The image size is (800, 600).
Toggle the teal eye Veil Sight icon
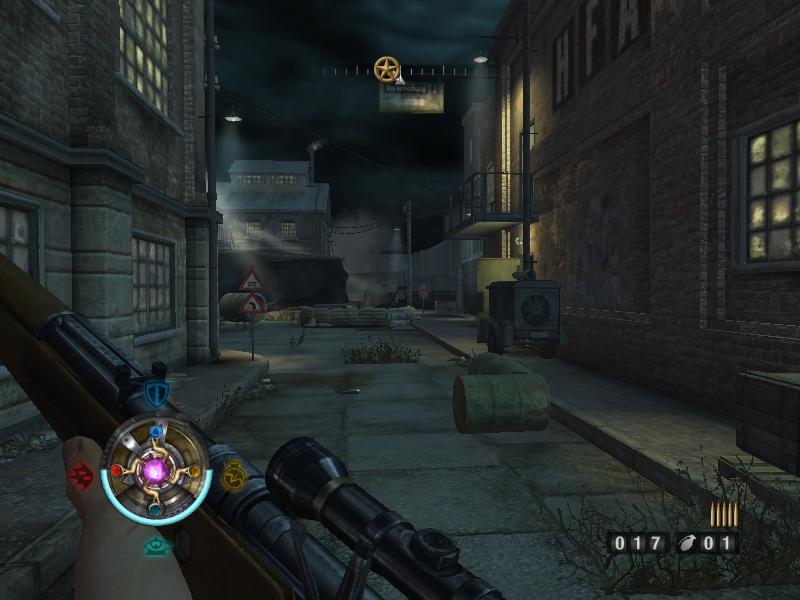(x=155, y=545)
